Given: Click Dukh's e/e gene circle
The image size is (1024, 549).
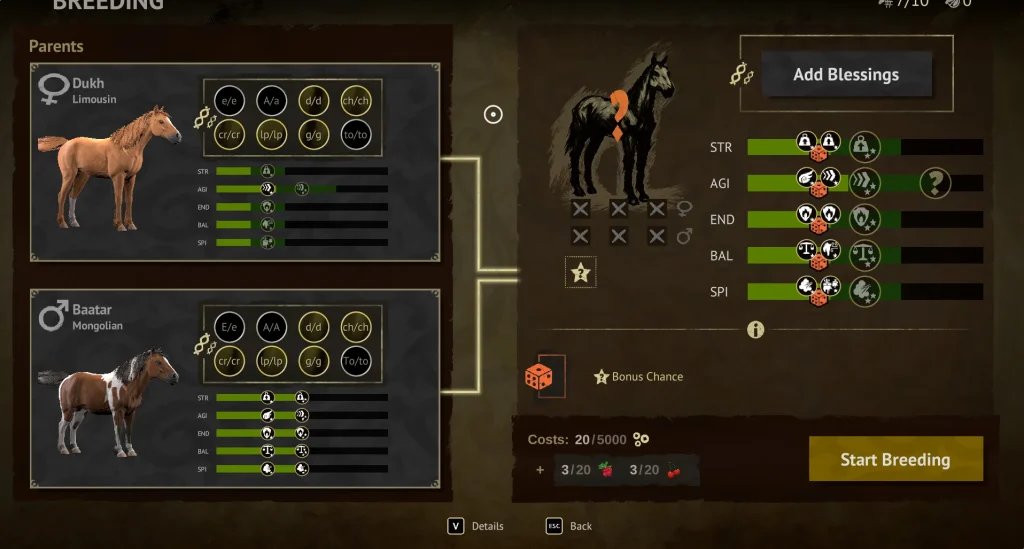Looking at the screenshot, I should (x=229, y=100).
